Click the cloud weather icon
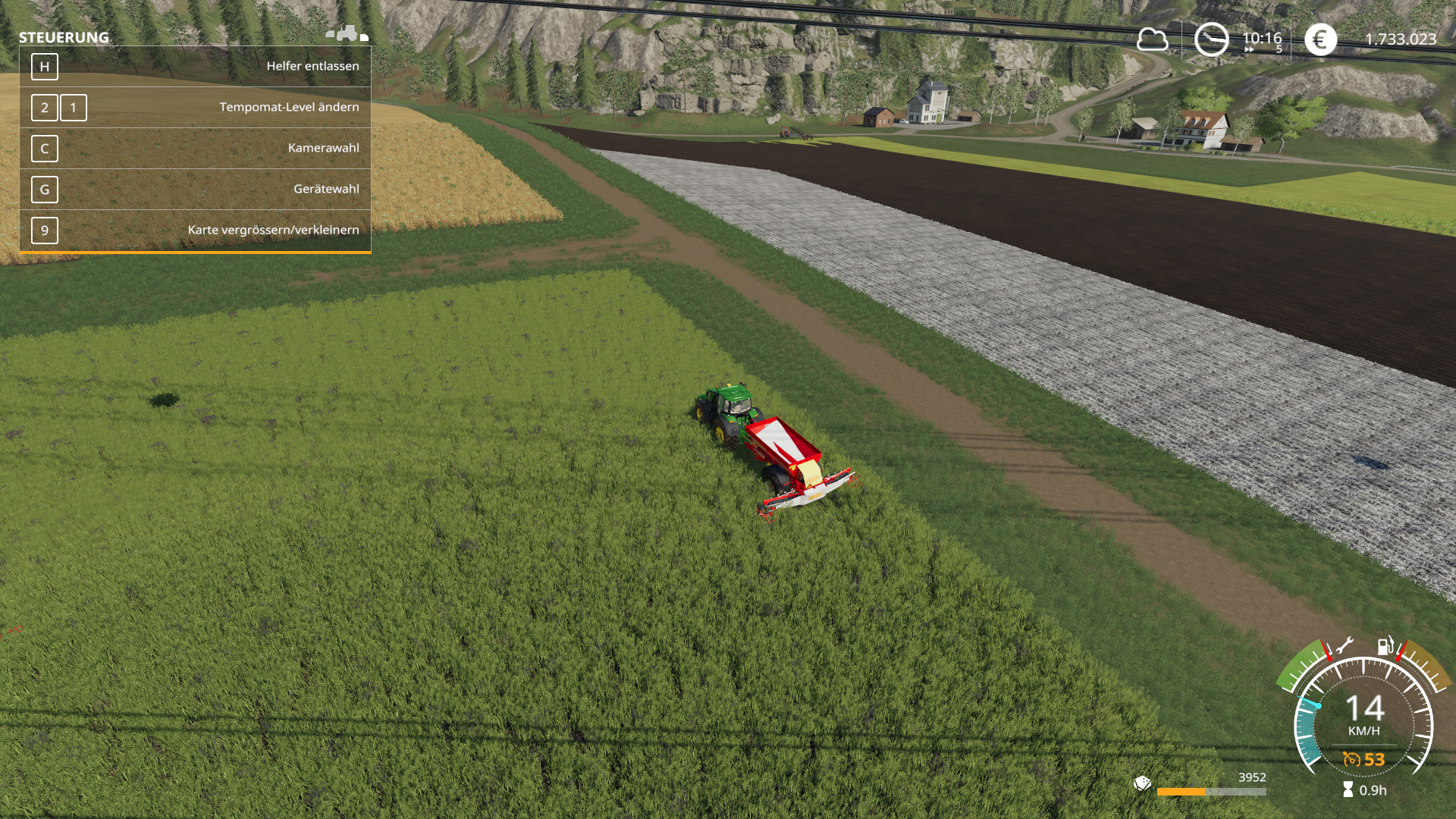The width and height of the screenshot is (1456, 819). click(x=1152, y=39)
